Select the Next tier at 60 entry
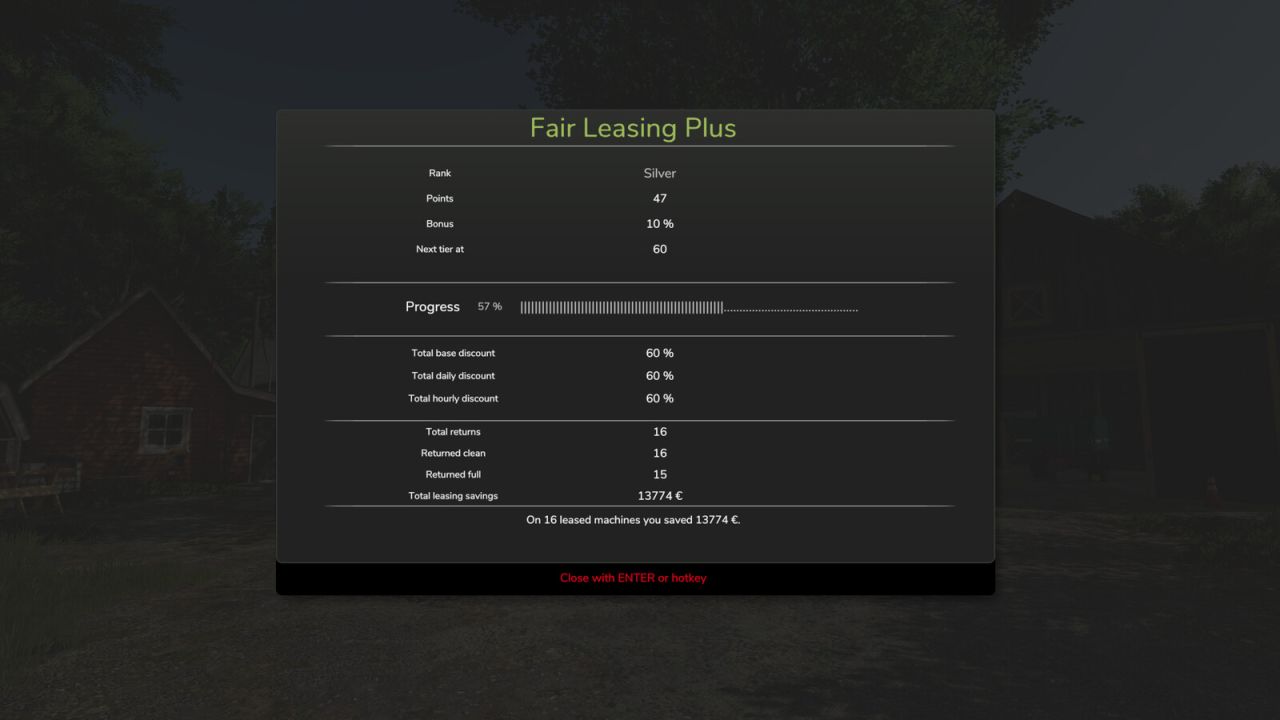 click(659, 249)
